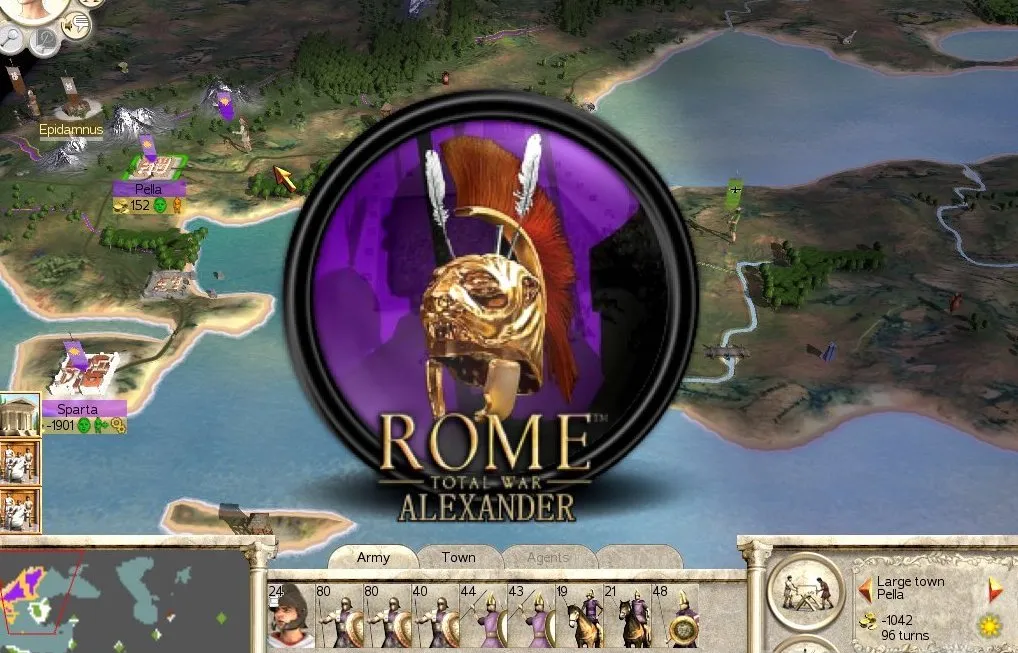
Task: Click the magnifying glass button
Action: (x=13, y=37)
